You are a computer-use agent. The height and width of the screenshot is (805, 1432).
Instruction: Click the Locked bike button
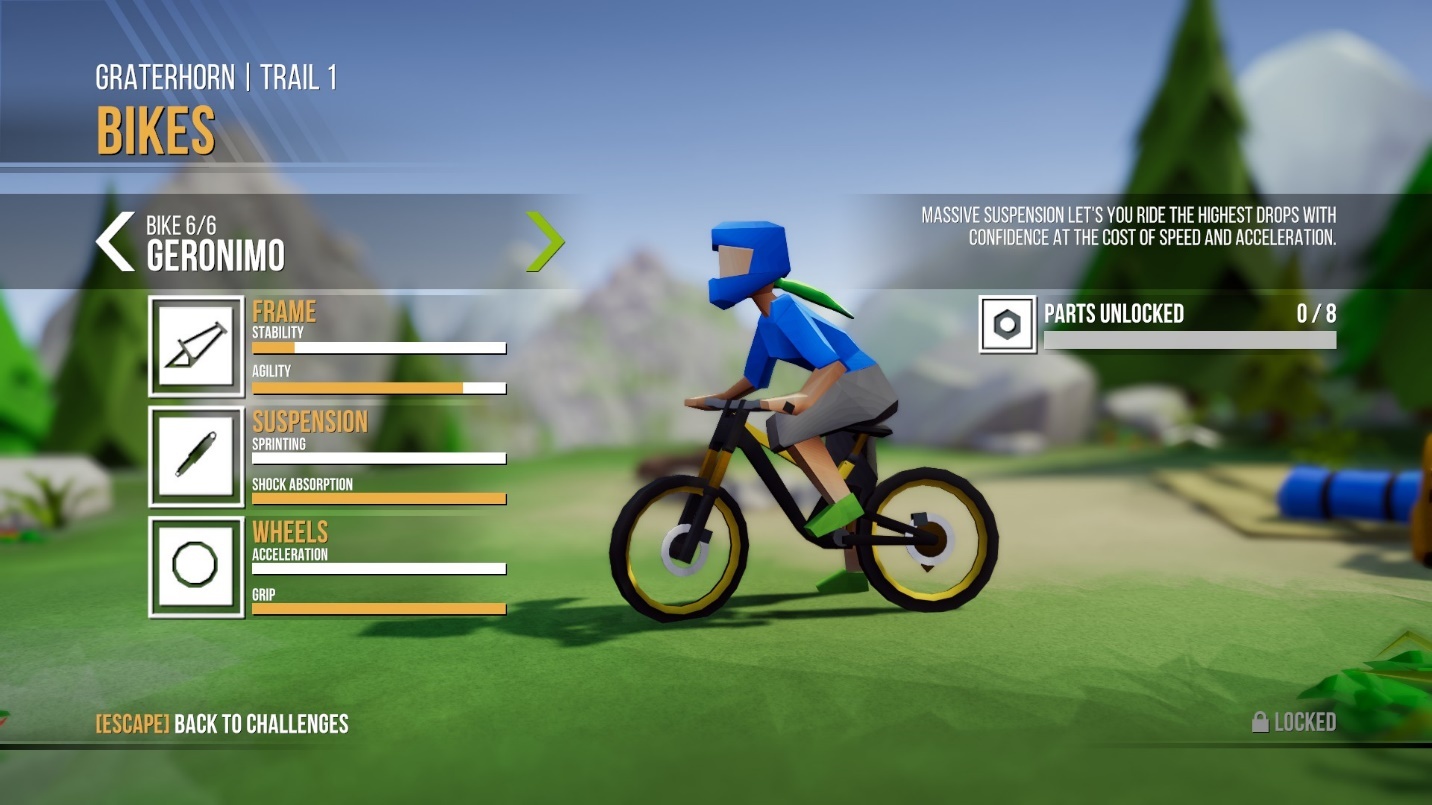click(x=1294, y=722)
